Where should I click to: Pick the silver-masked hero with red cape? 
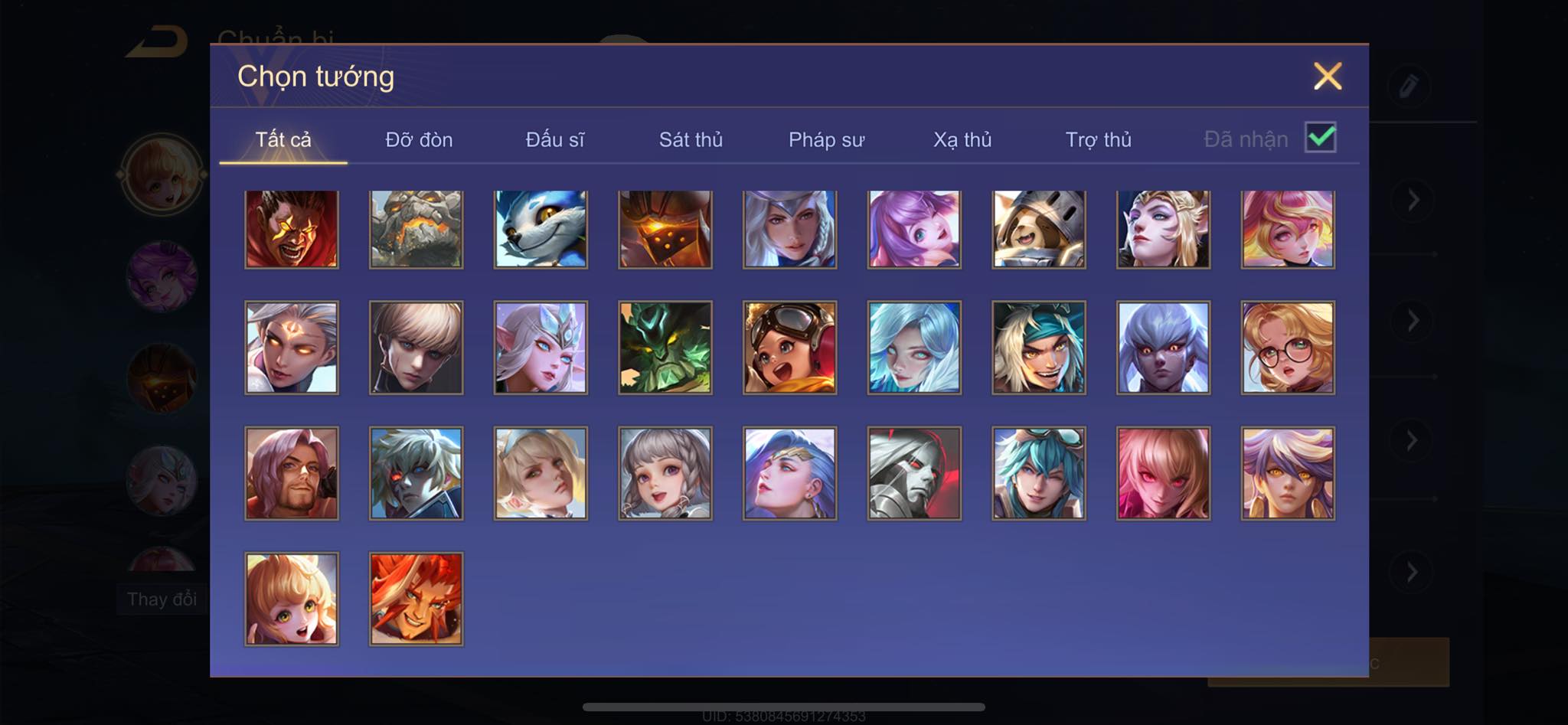914,473
